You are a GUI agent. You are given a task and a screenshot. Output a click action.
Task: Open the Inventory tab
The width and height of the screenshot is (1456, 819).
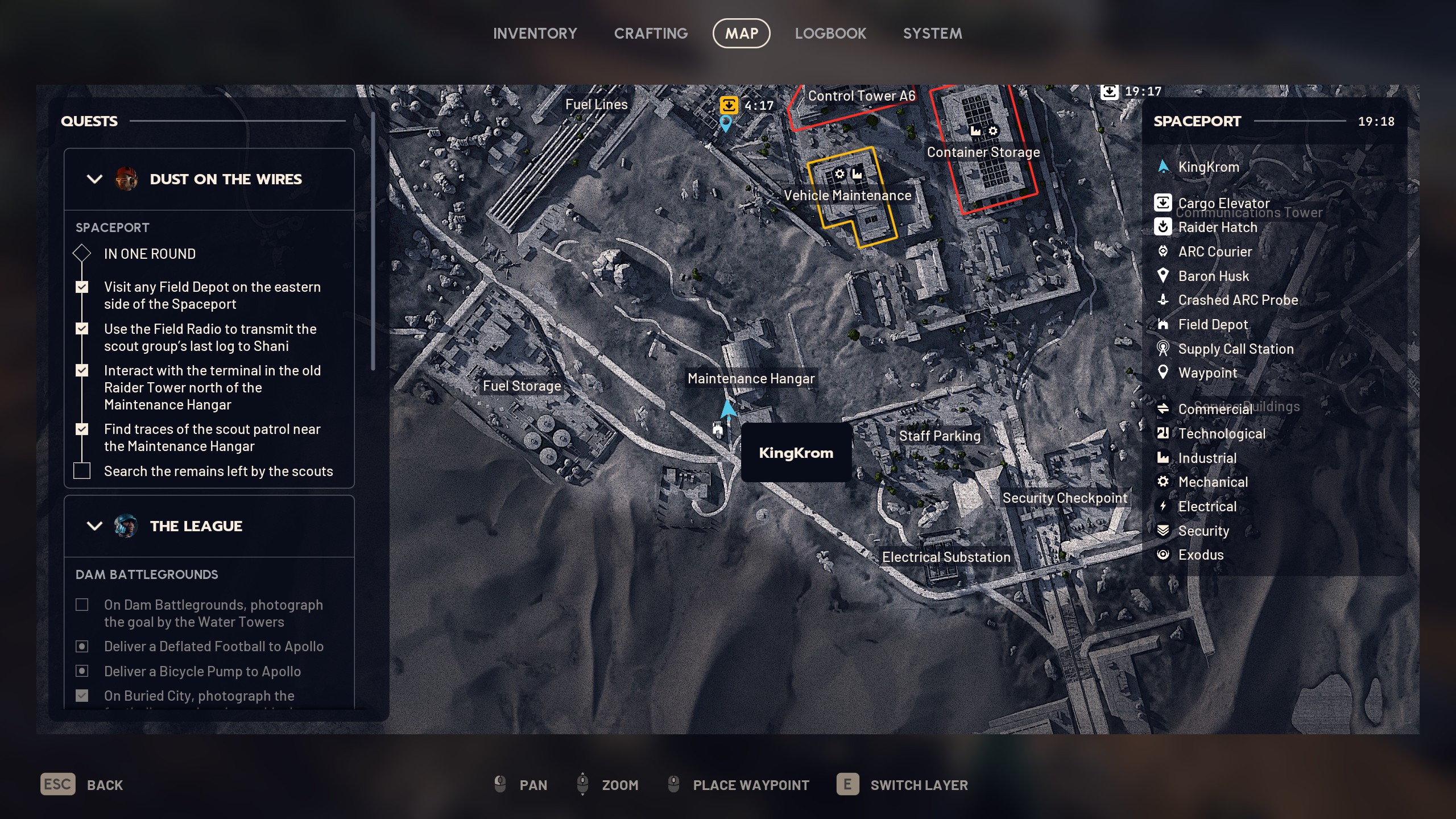click(535, 34)
